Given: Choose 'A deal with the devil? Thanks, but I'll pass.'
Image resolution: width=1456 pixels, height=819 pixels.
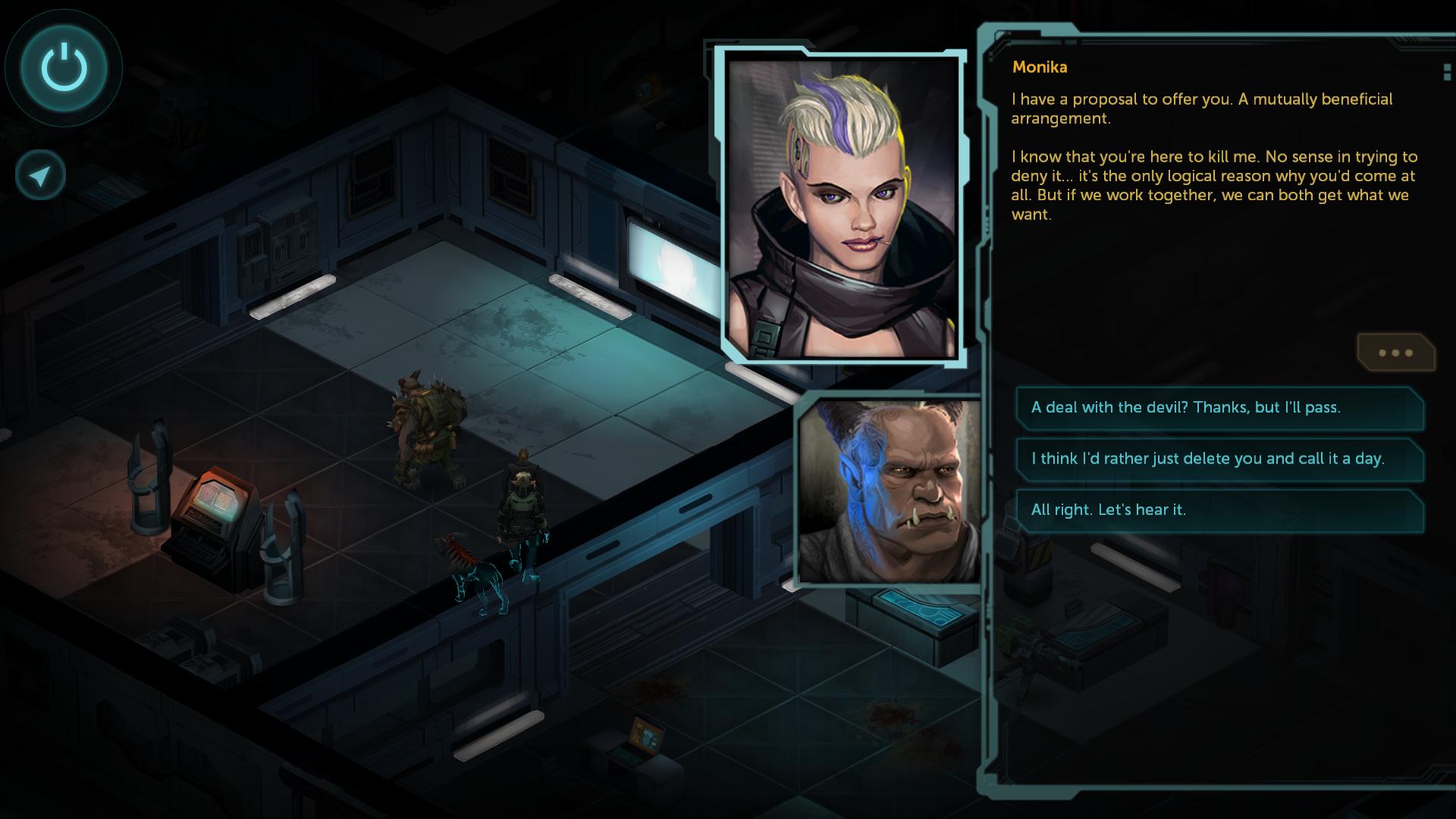Looking at the screenshot, I should click(x=1220, y=407).
